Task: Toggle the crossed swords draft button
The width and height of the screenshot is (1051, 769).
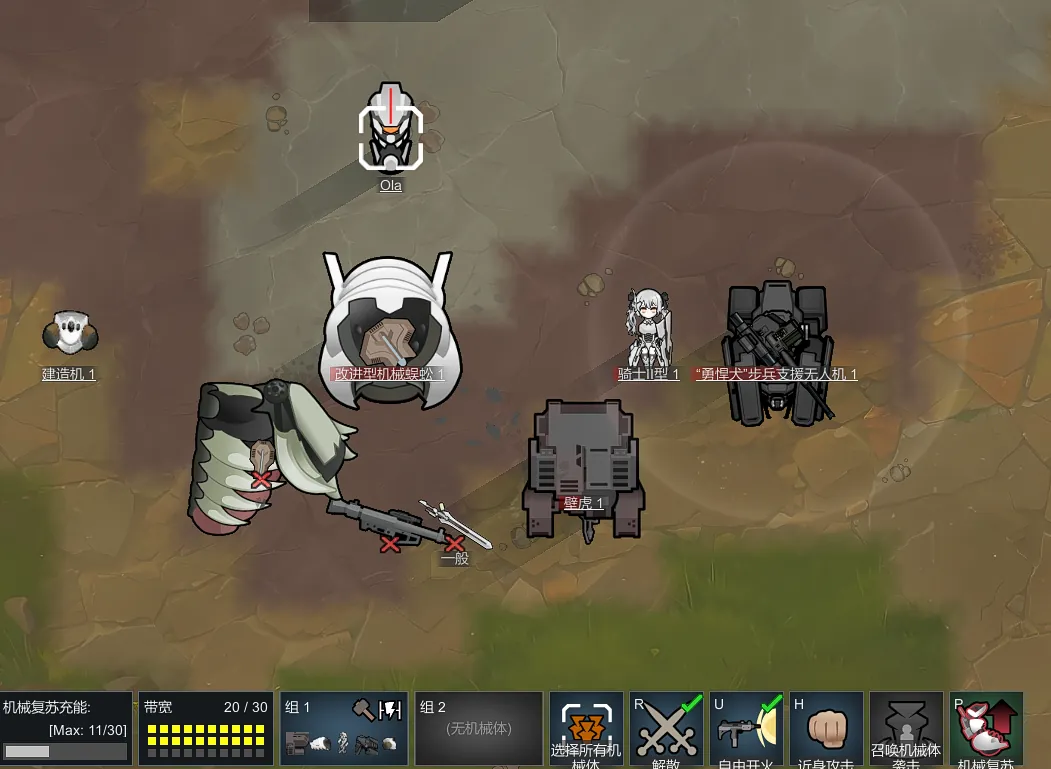Action: 666,729
